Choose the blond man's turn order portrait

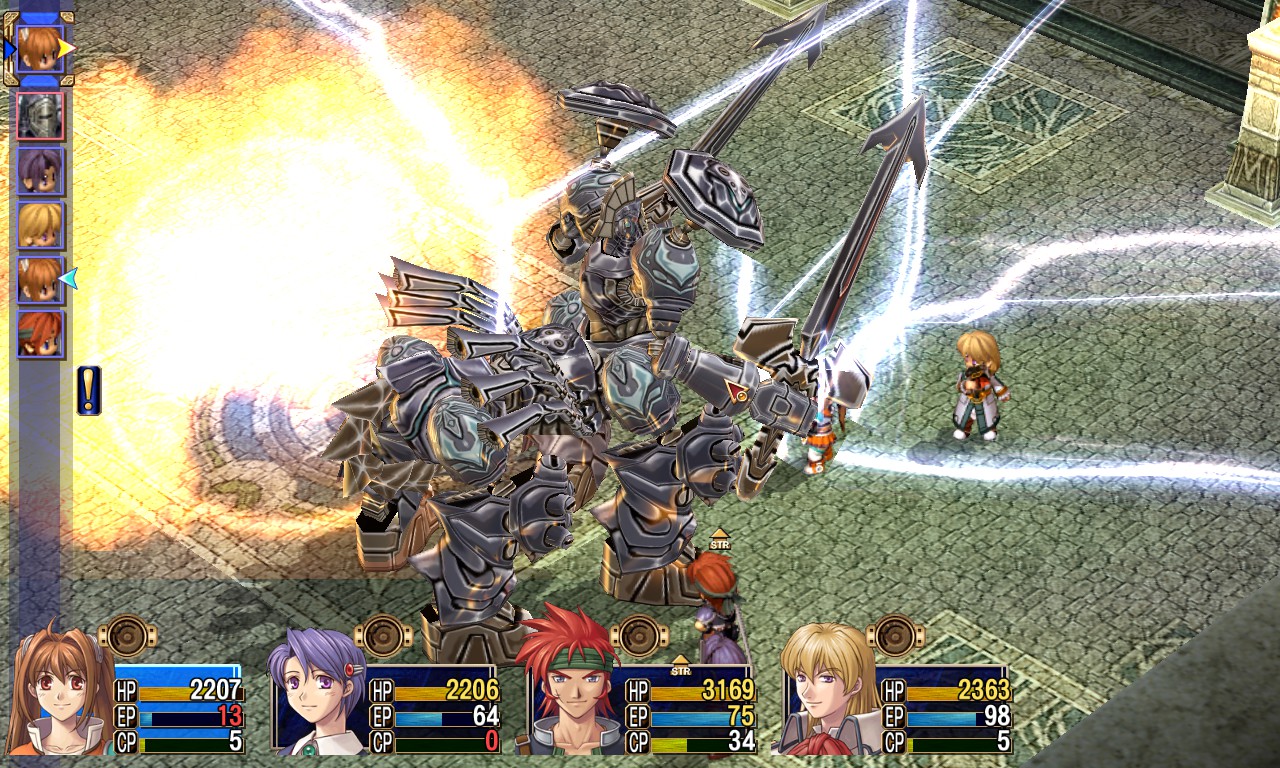[40, 225]
